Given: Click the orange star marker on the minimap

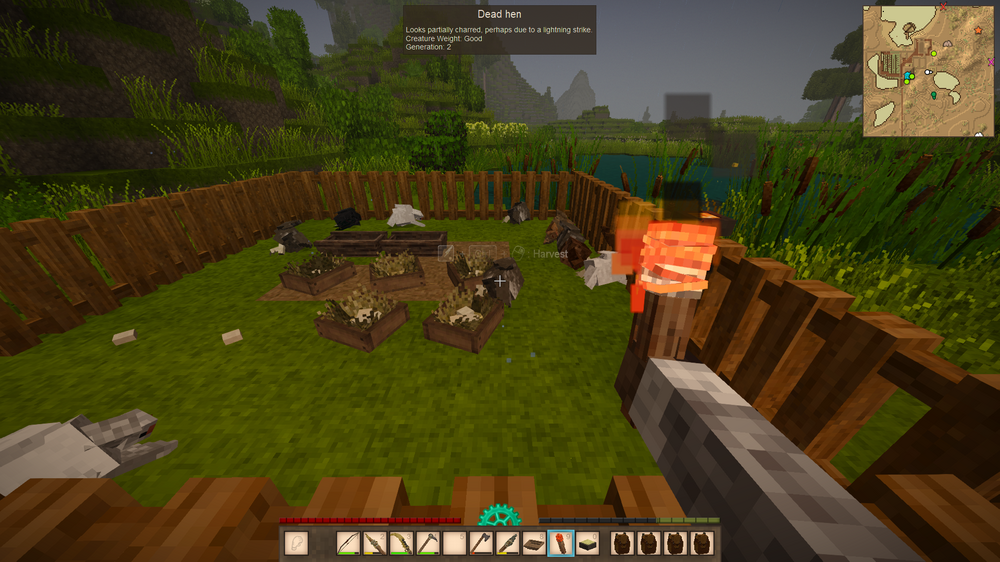Looking at the screenshot, I should [976, 31].
